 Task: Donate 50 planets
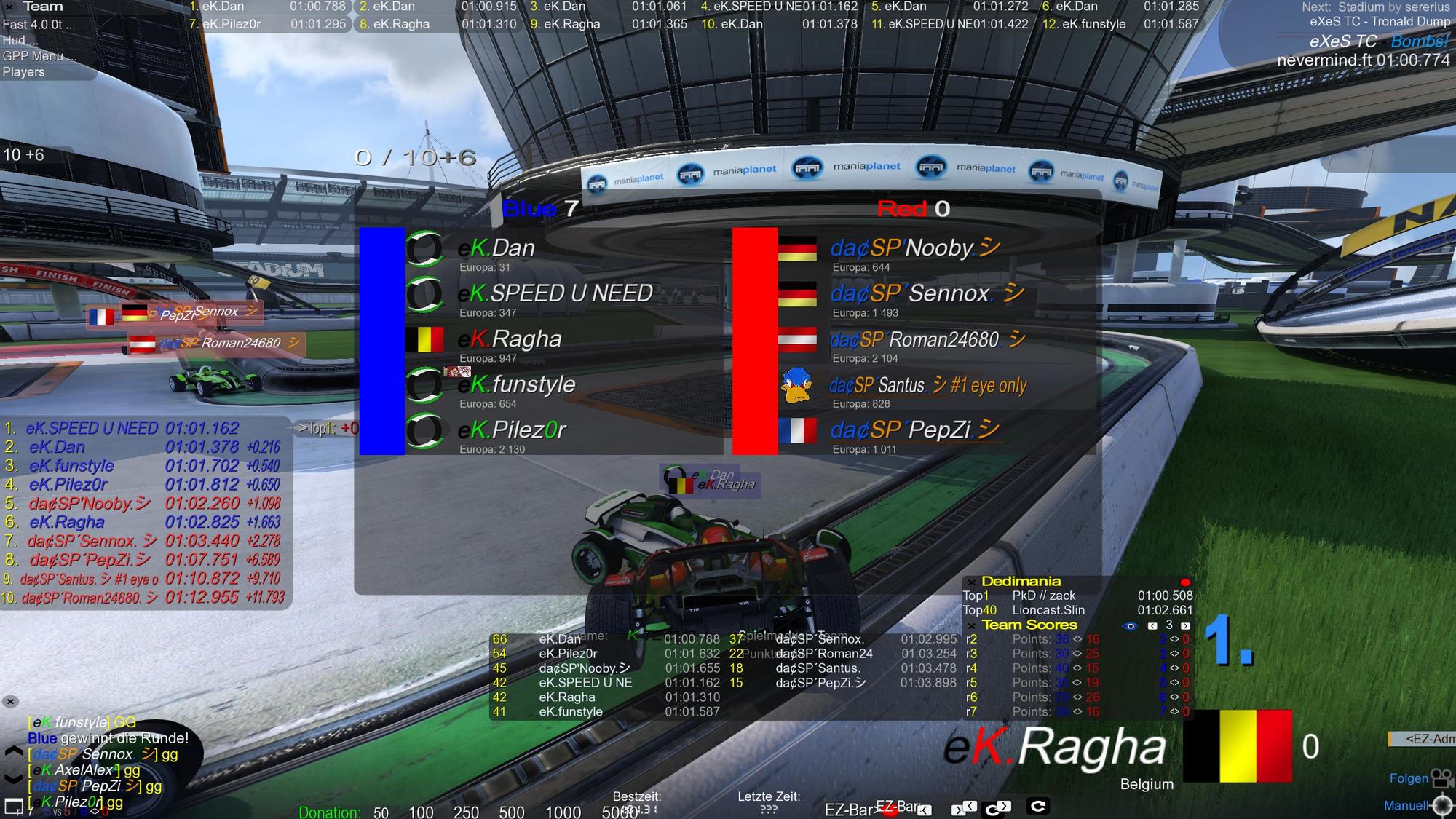(381, 812)
